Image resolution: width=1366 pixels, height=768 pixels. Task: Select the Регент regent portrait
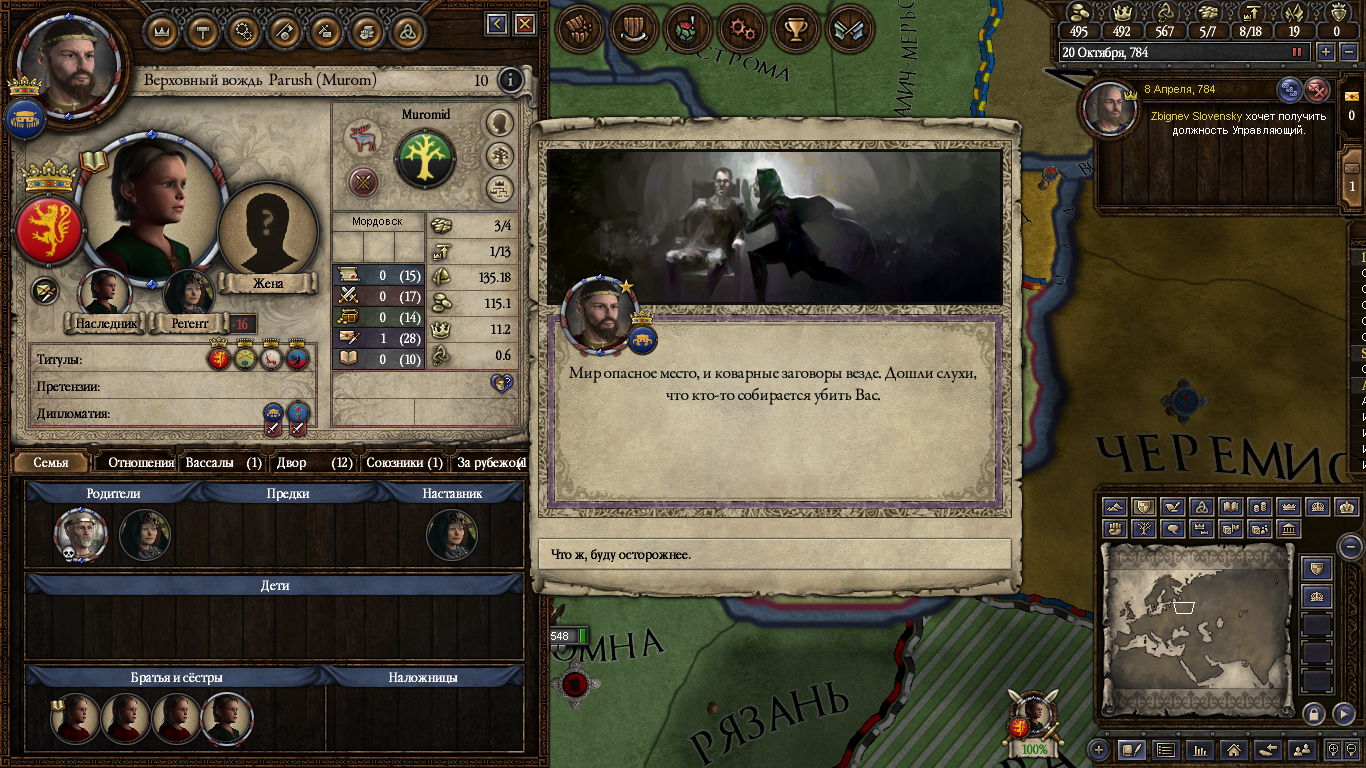pyautogui.click(x=189, y=294)
